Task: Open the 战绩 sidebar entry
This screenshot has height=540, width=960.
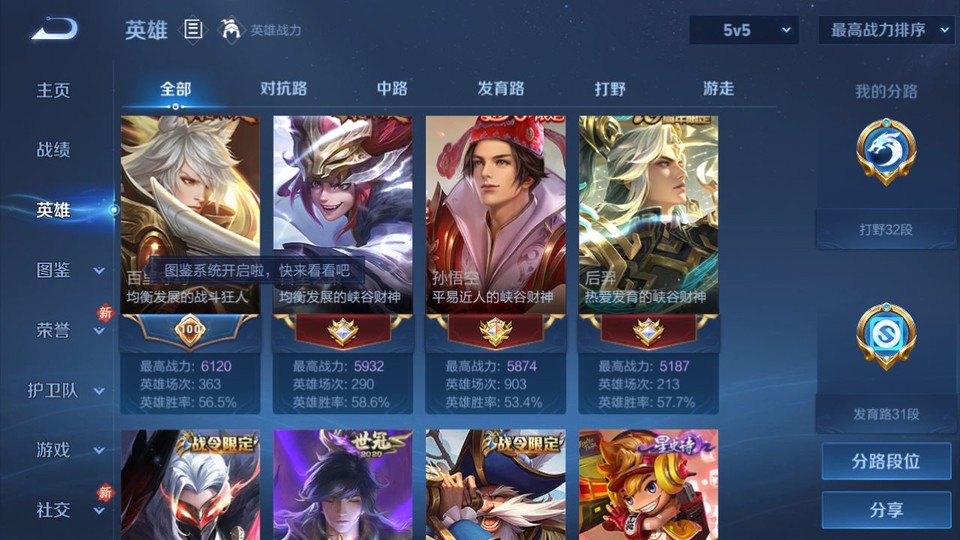Action: 54,150
